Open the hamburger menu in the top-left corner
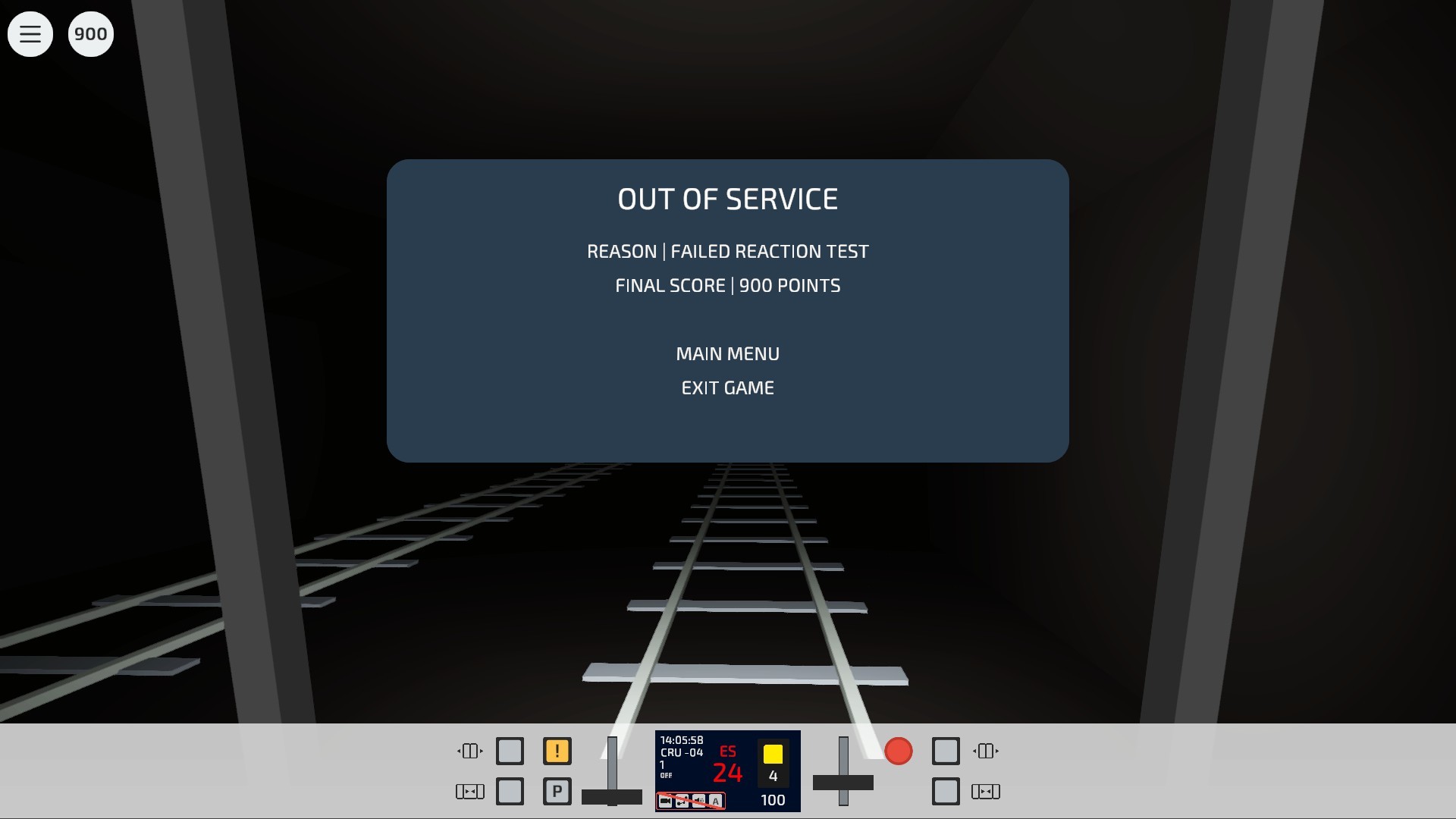The height and width of the screenshot is (819, 1456). 30,33
